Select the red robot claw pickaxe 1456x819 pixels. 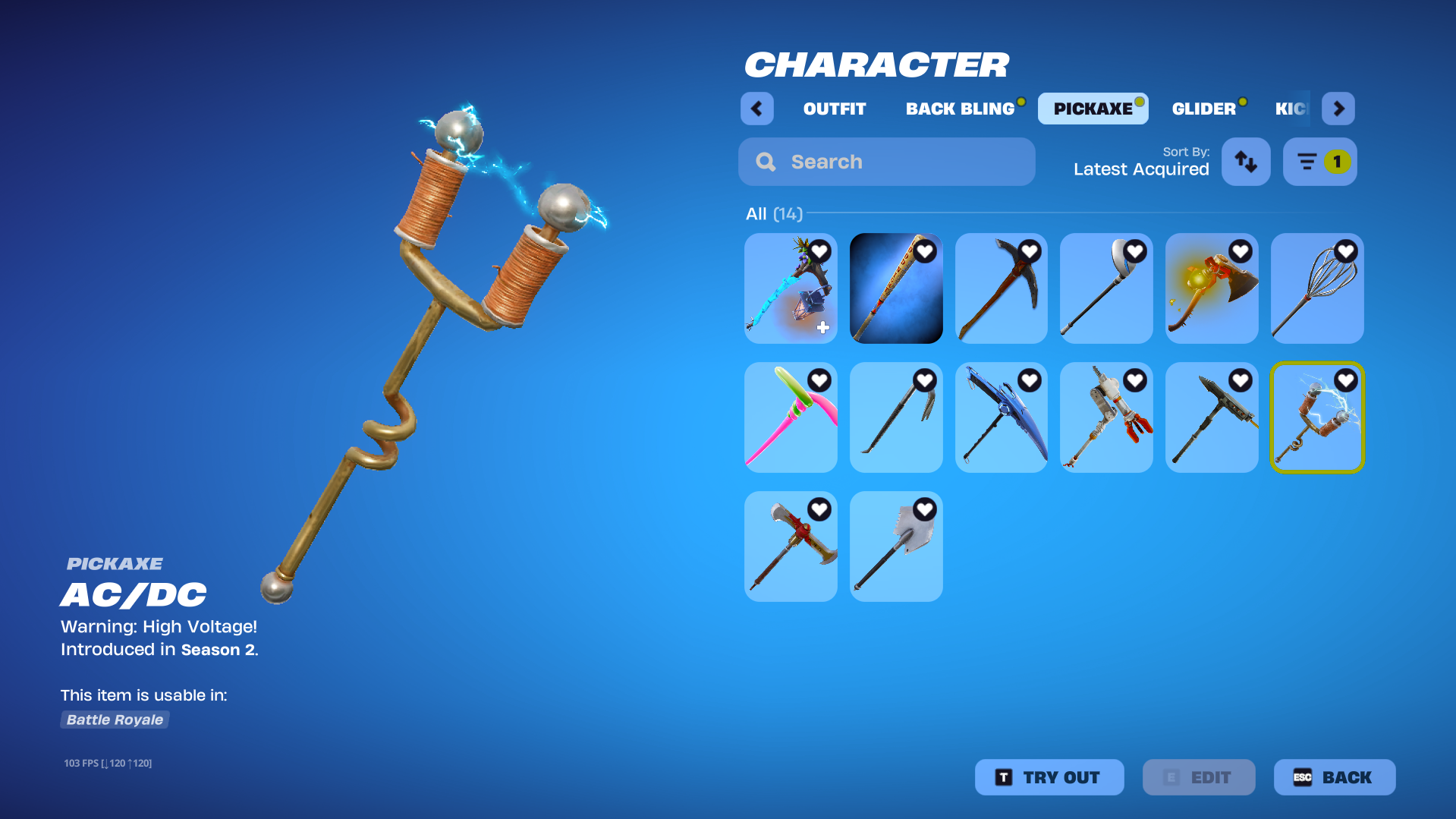click(1106, 417)
